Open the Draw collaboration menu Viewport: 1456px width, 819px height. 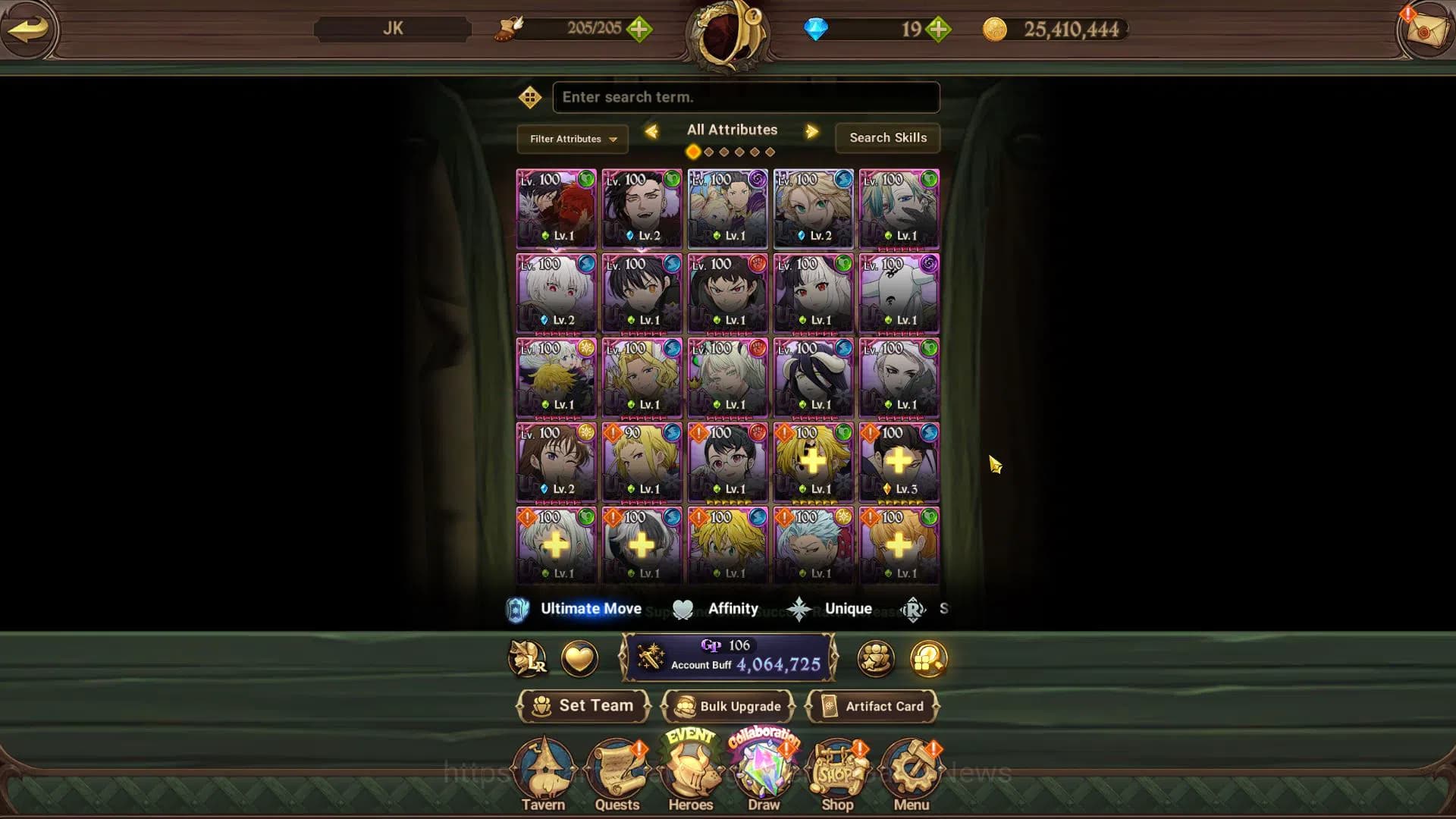point(764,773)
